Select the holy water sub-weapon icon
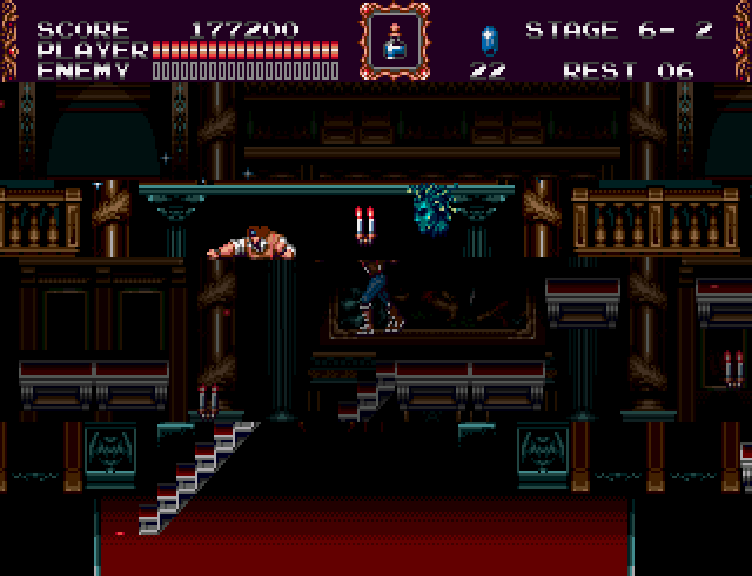 tap(394, 40)
